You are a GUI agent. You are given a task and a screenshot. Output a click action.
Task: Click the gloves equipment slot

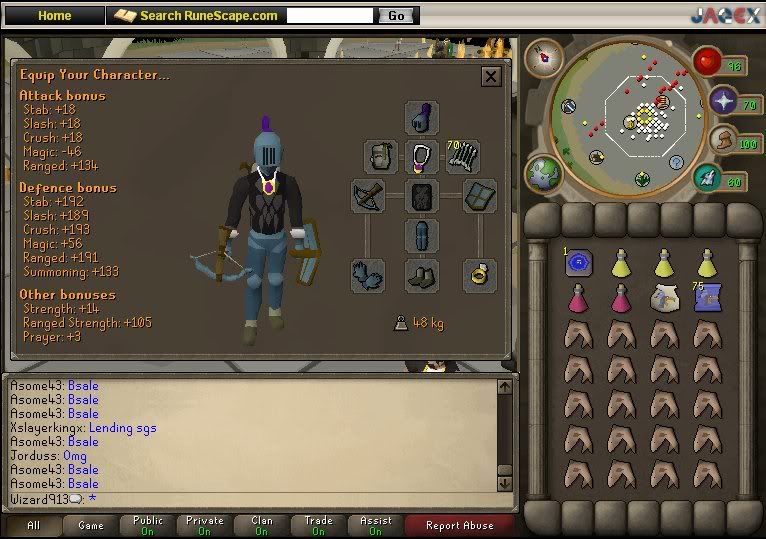[368, 275]
